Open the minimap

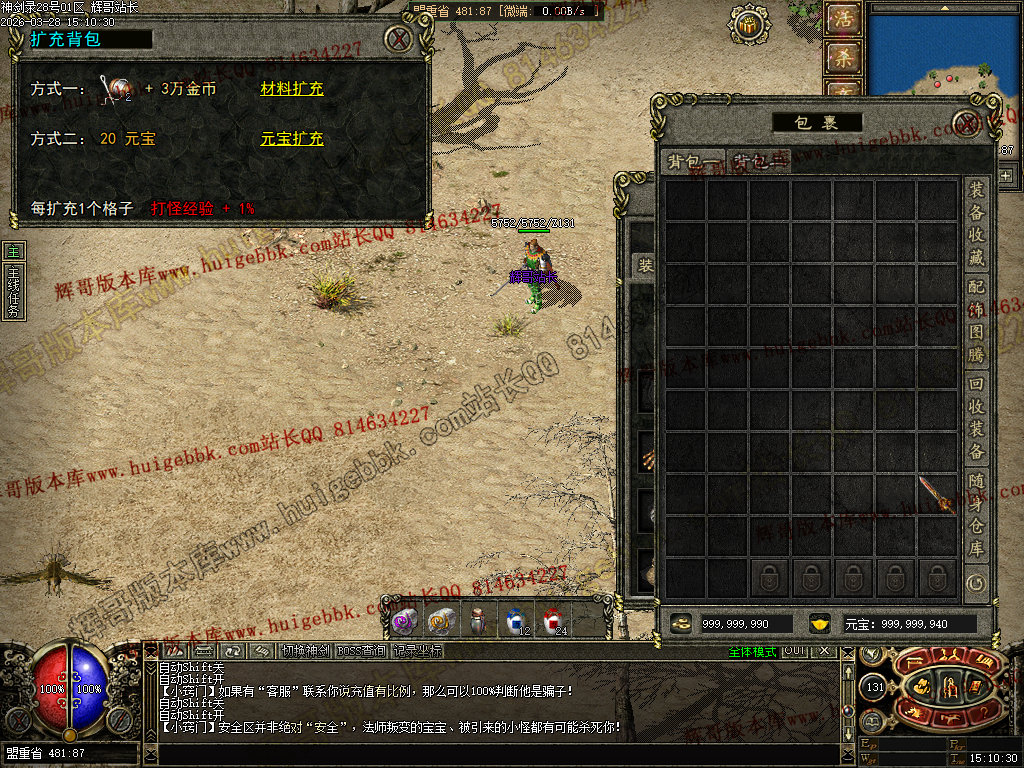coord(944,48)
